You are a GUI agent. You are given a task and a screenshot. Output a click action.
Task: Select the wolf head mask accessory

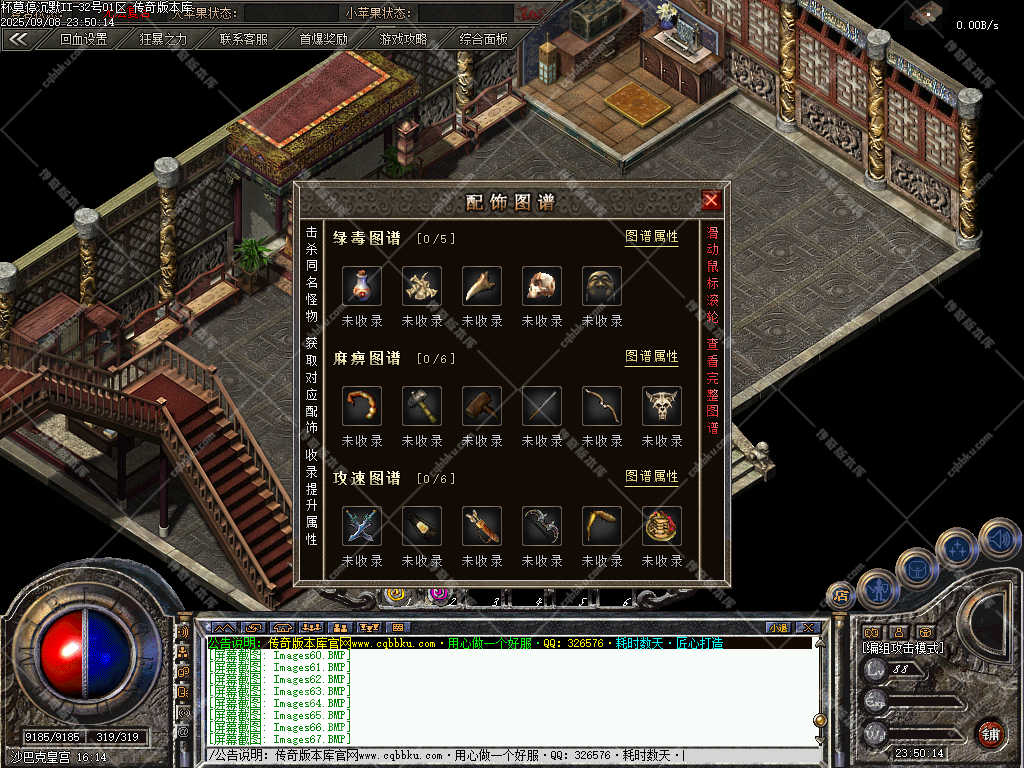[x=662, y=406]
